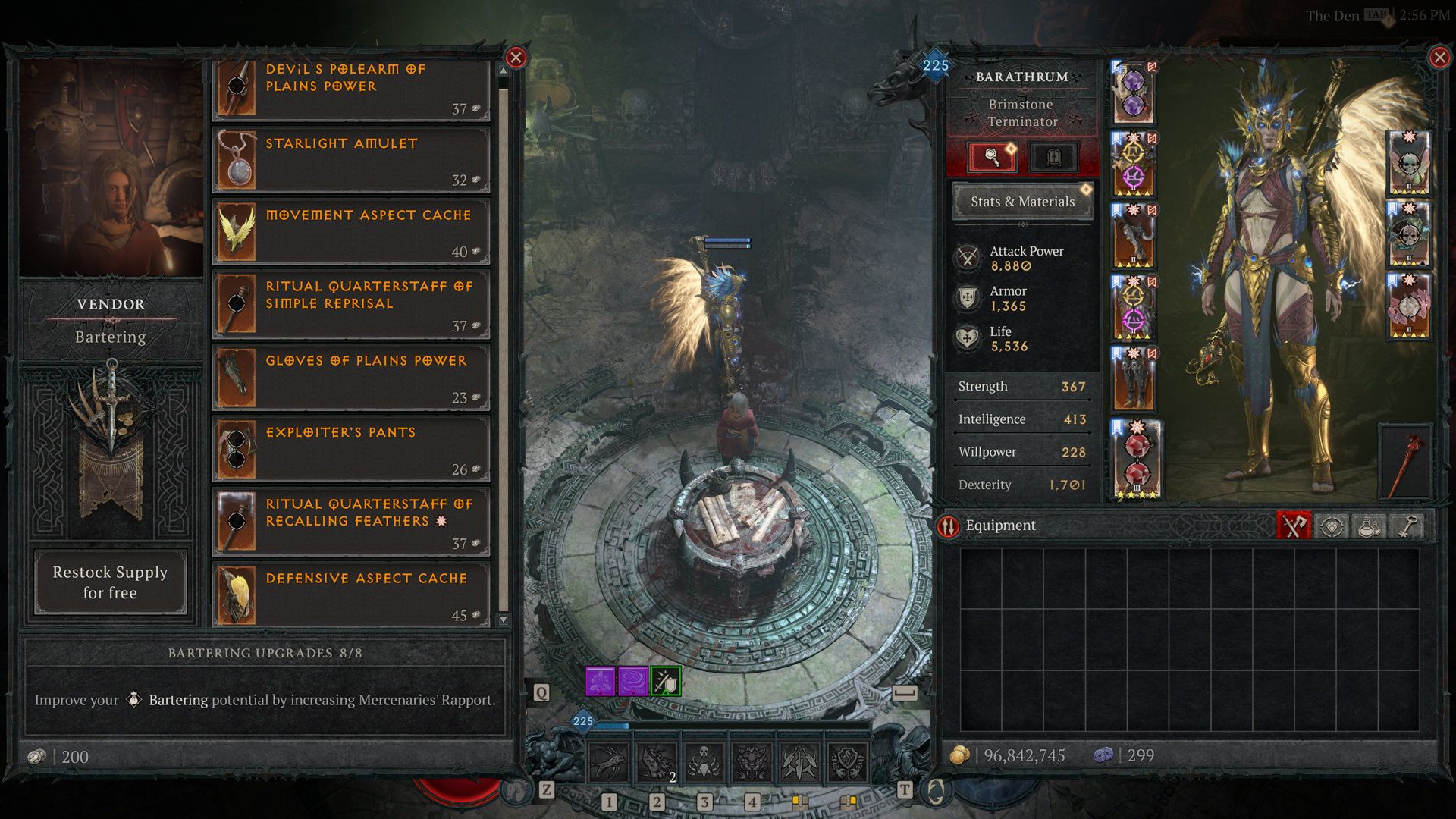This screenshot has height=819, width=1456.
Task: Select Devil's Polearm of Plains Power
Action: coord(351,89)
